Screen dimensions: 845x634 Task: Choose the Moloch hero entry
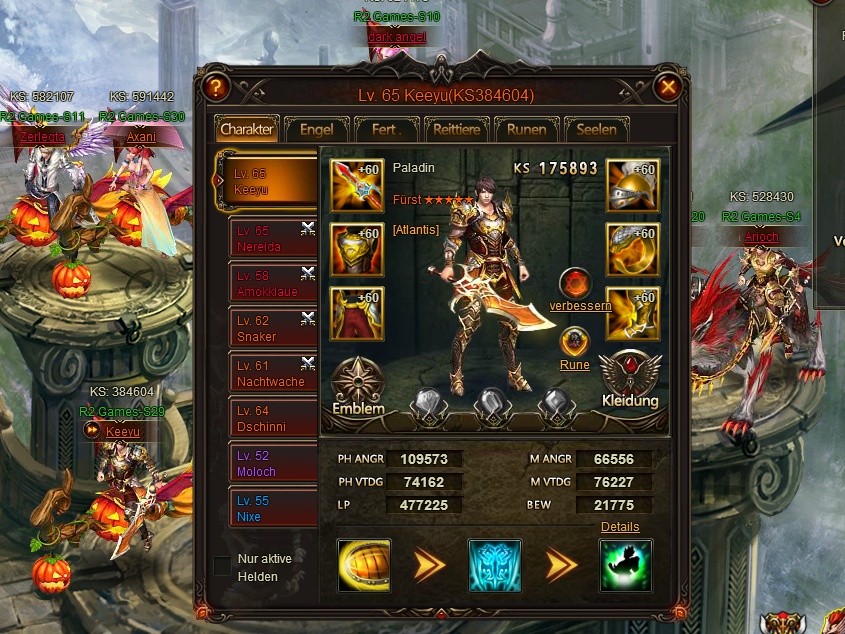pos(268,463)
